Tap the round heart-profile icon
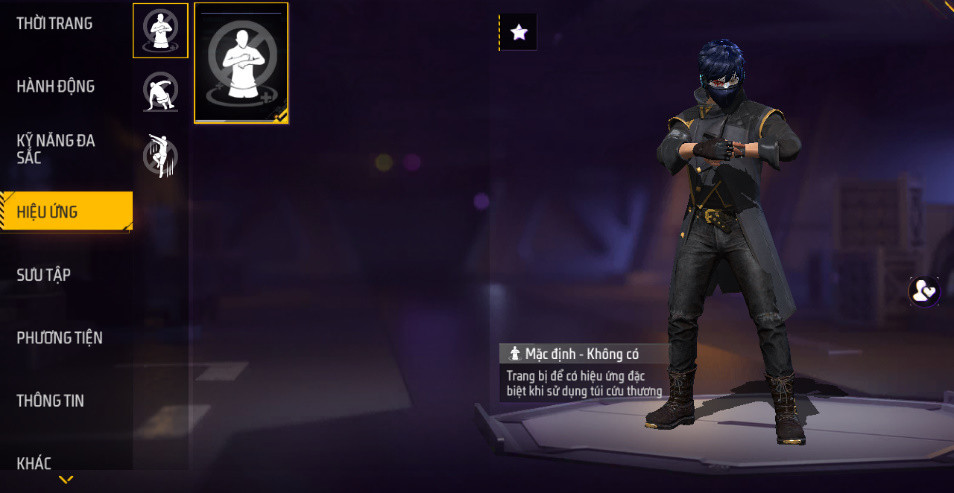This screenshot has width=954, height=493. tap(923, 291)
